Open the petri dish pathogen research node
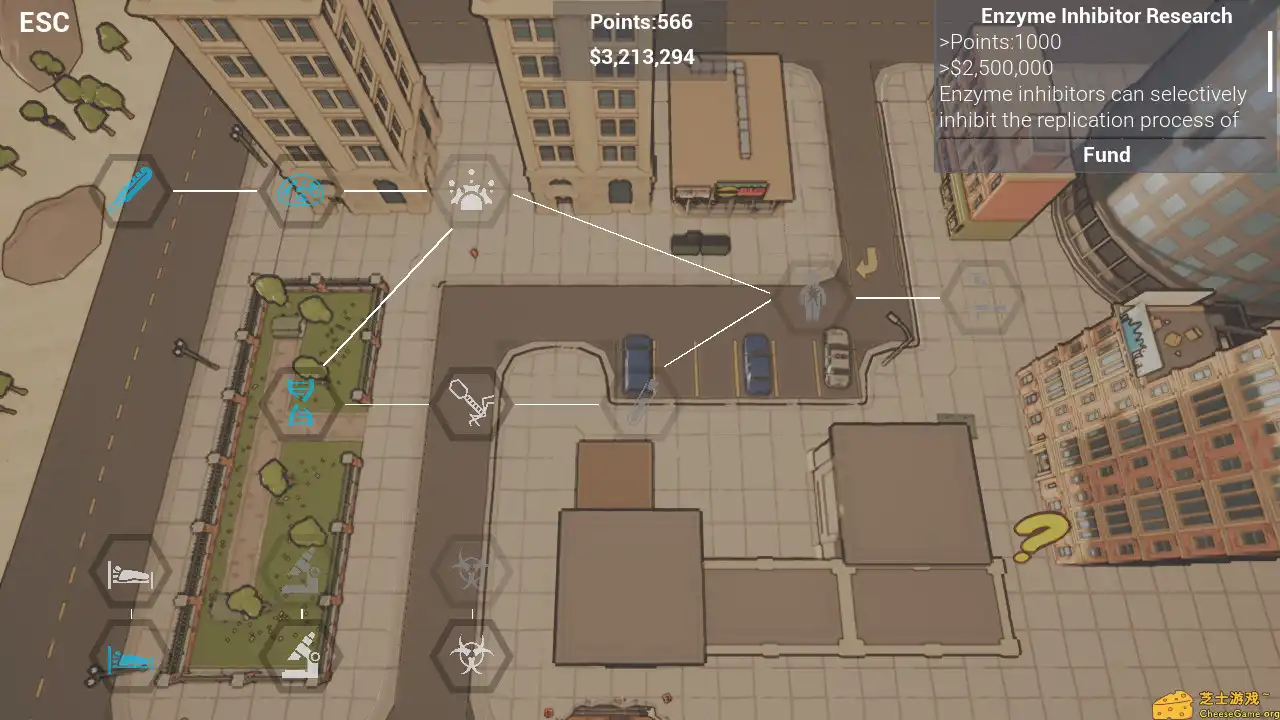This screenshot has height=720, width=1280. [299, 191]
